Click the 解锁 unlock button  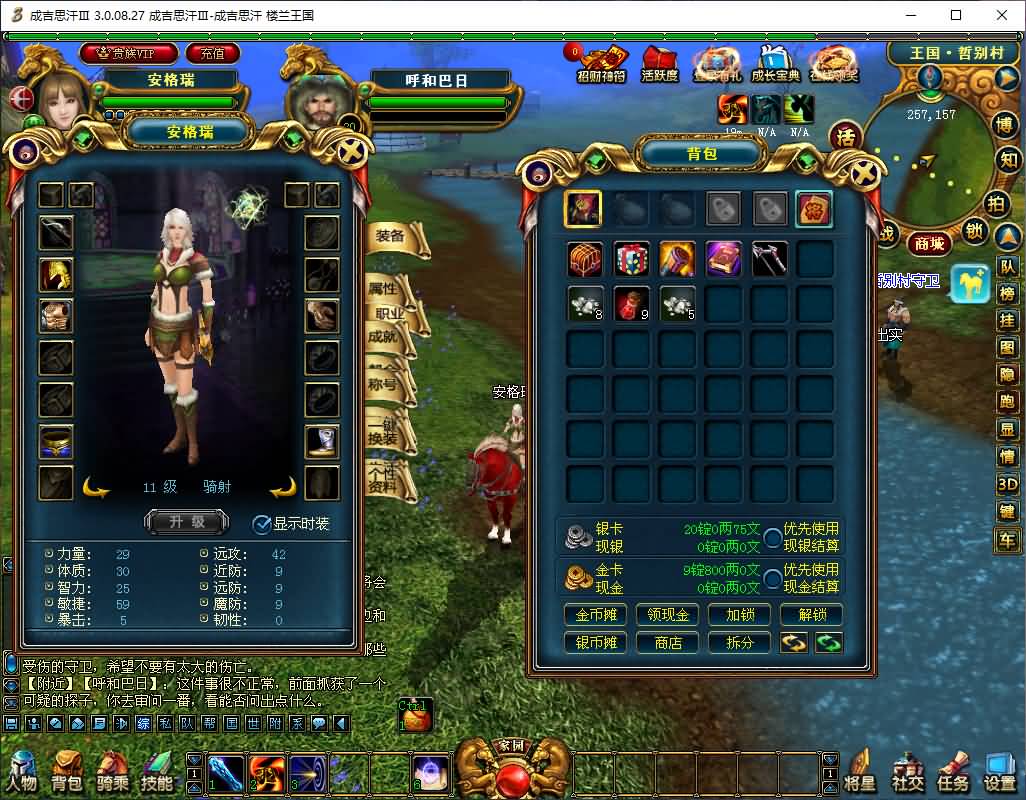[812, 615]
